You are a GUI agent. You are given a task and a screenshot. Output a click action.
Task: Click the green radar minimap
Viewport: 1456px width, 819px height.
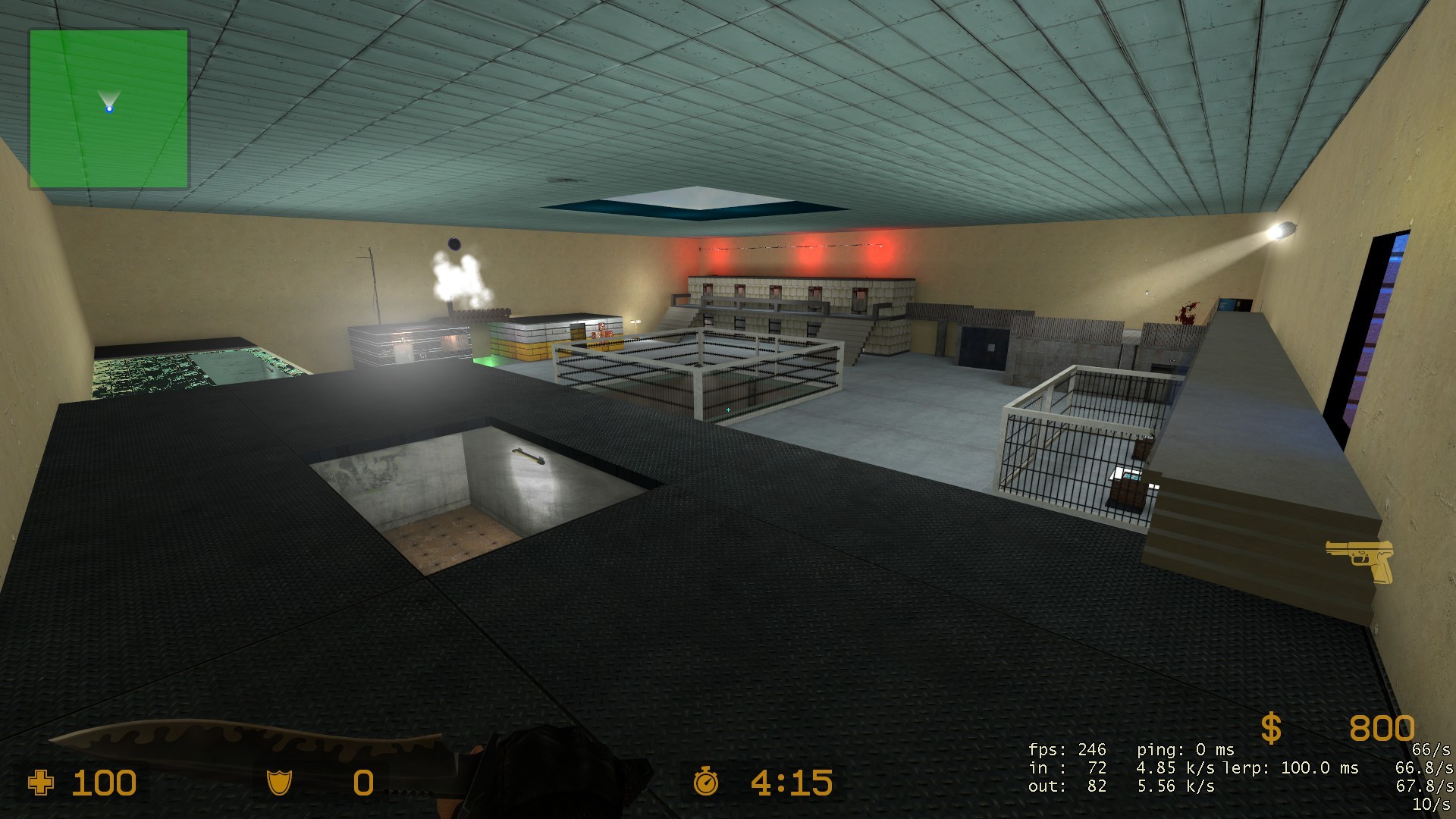109,109
